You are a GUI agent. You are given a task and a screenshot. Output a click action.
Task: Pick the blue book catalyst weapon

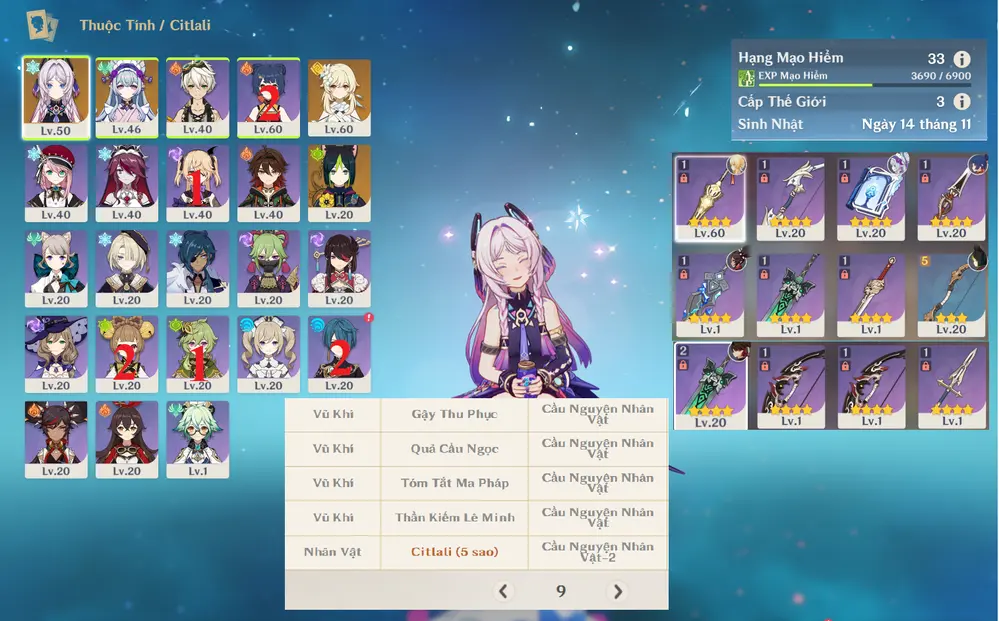[870, 197]
